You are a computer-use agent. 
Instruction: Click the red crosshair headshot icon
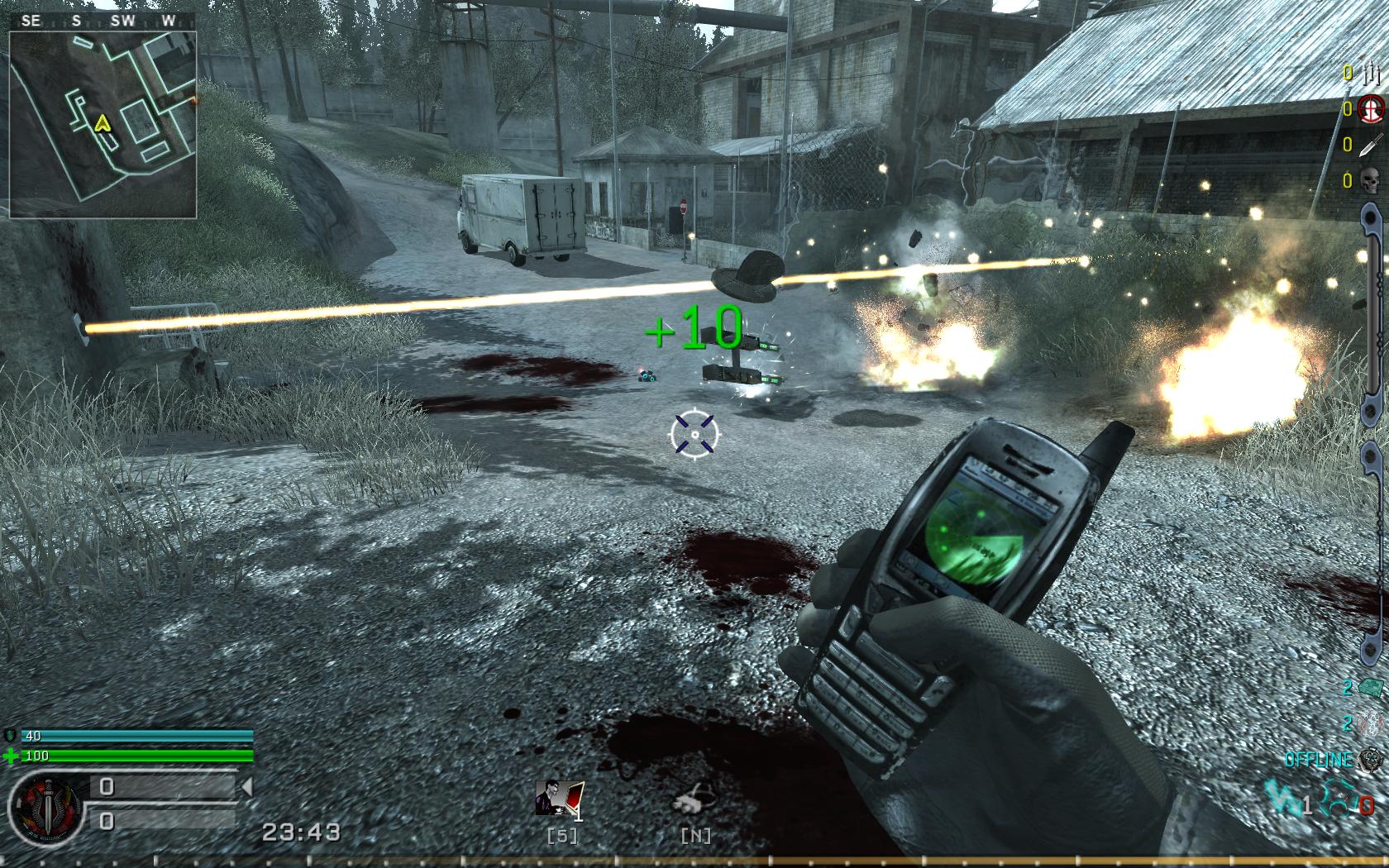pos(1372,109)
